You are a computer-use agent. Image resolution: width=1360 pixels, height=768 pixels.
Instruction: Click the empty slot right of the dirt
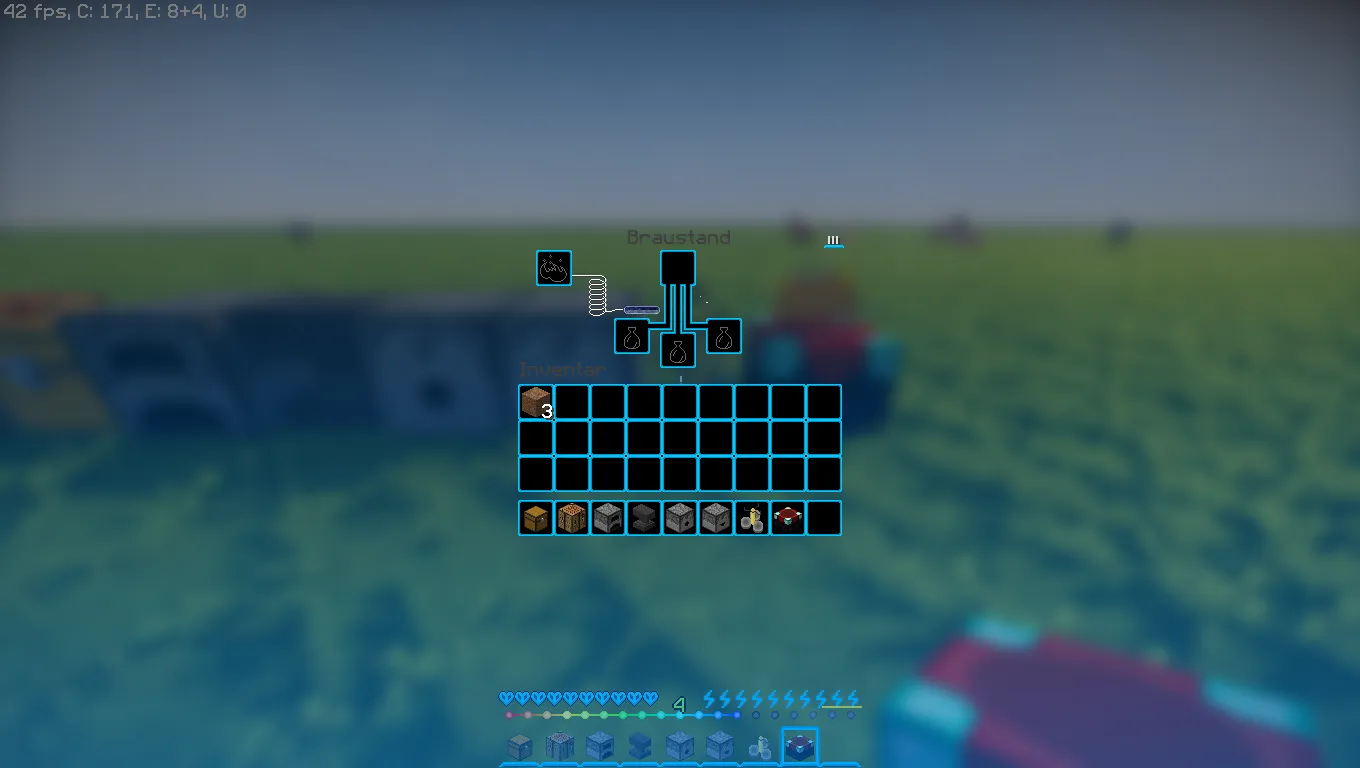point(571,401)
